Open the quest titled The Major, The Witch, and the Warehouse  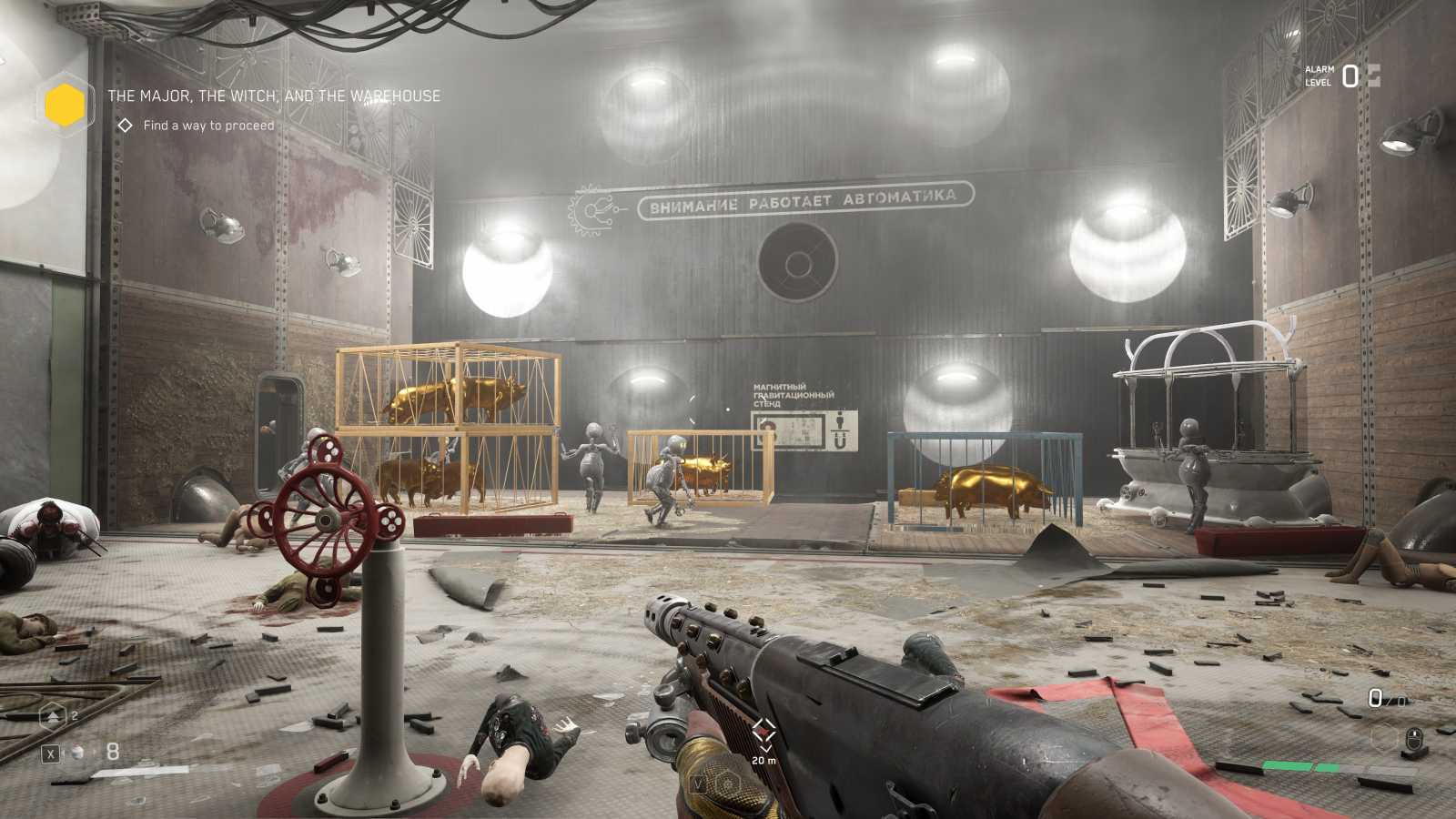click(x=274, y=96)
